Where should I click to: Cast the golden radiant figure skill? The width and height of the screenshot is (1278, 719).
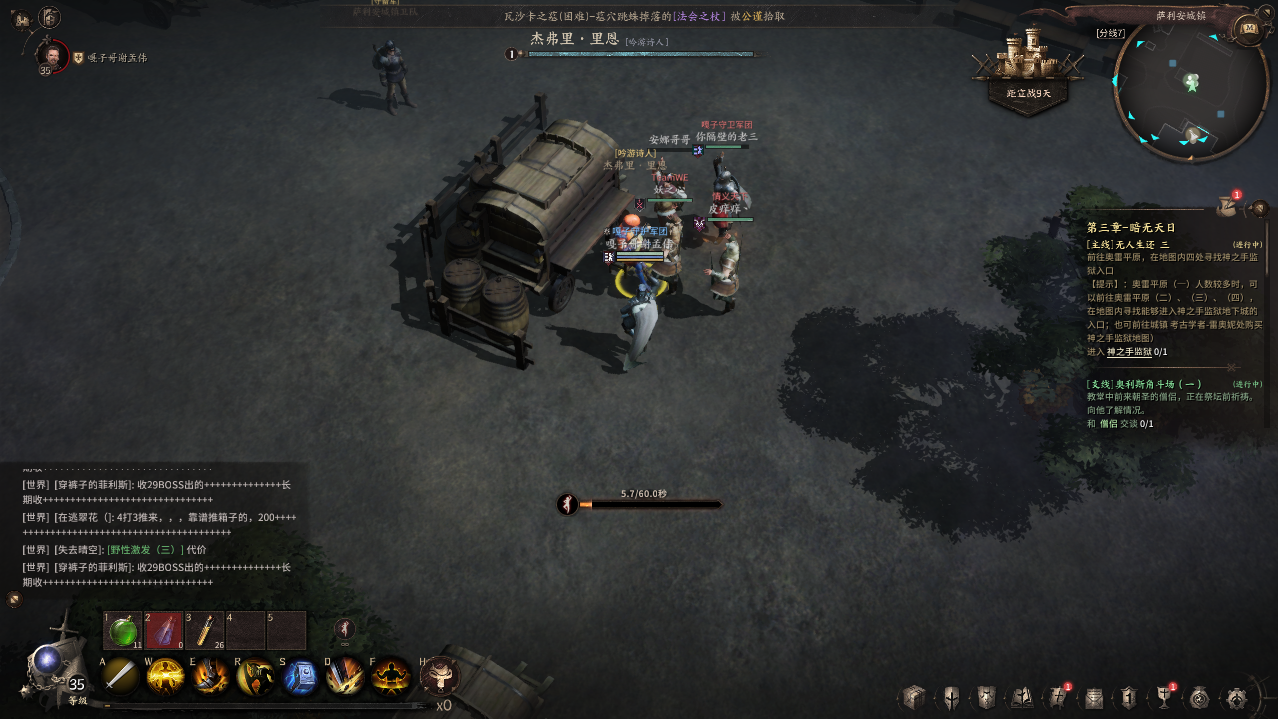click(x=165, y=677)
